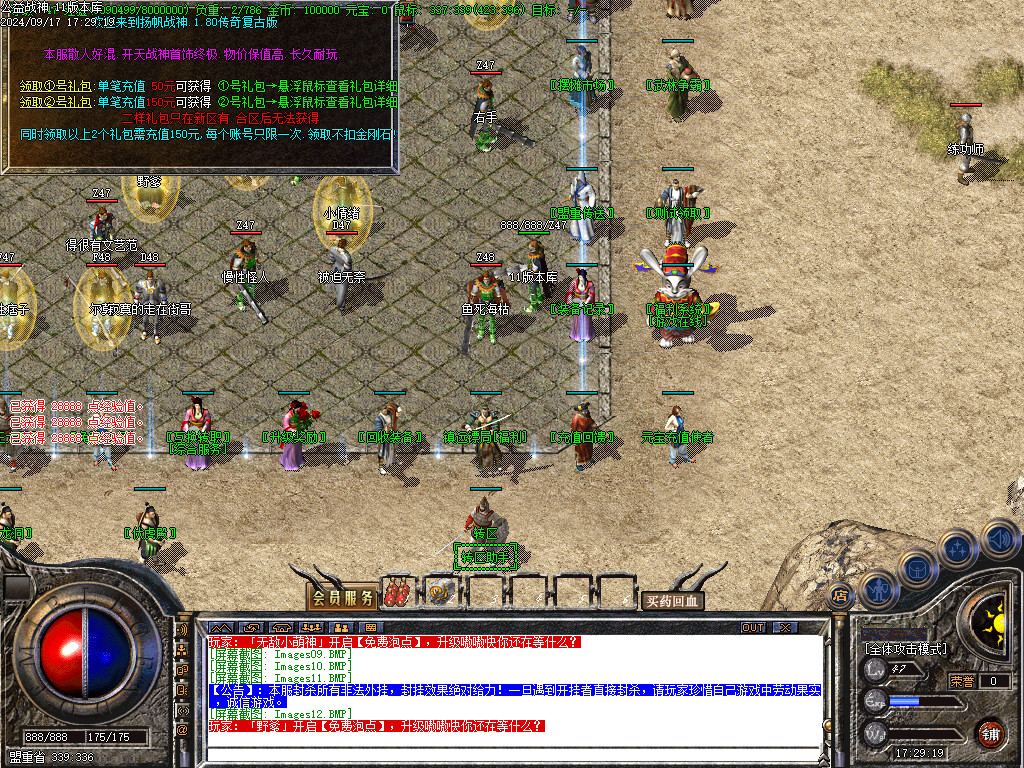Open the 店 shop round button

[x=840, y=595]
